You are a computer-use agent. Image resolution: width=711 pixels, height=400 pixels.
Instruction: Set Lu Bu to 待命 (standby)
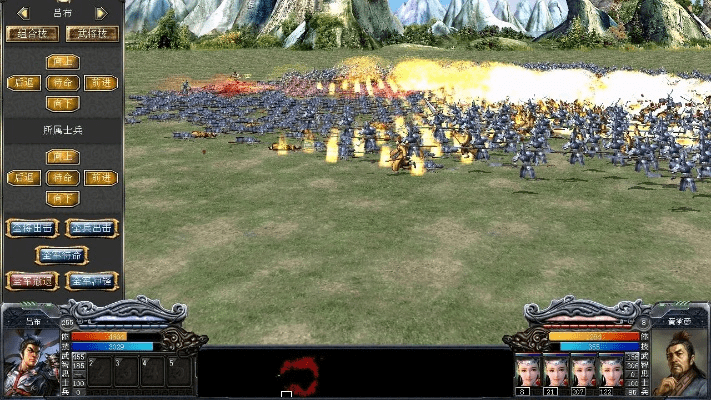62,83
